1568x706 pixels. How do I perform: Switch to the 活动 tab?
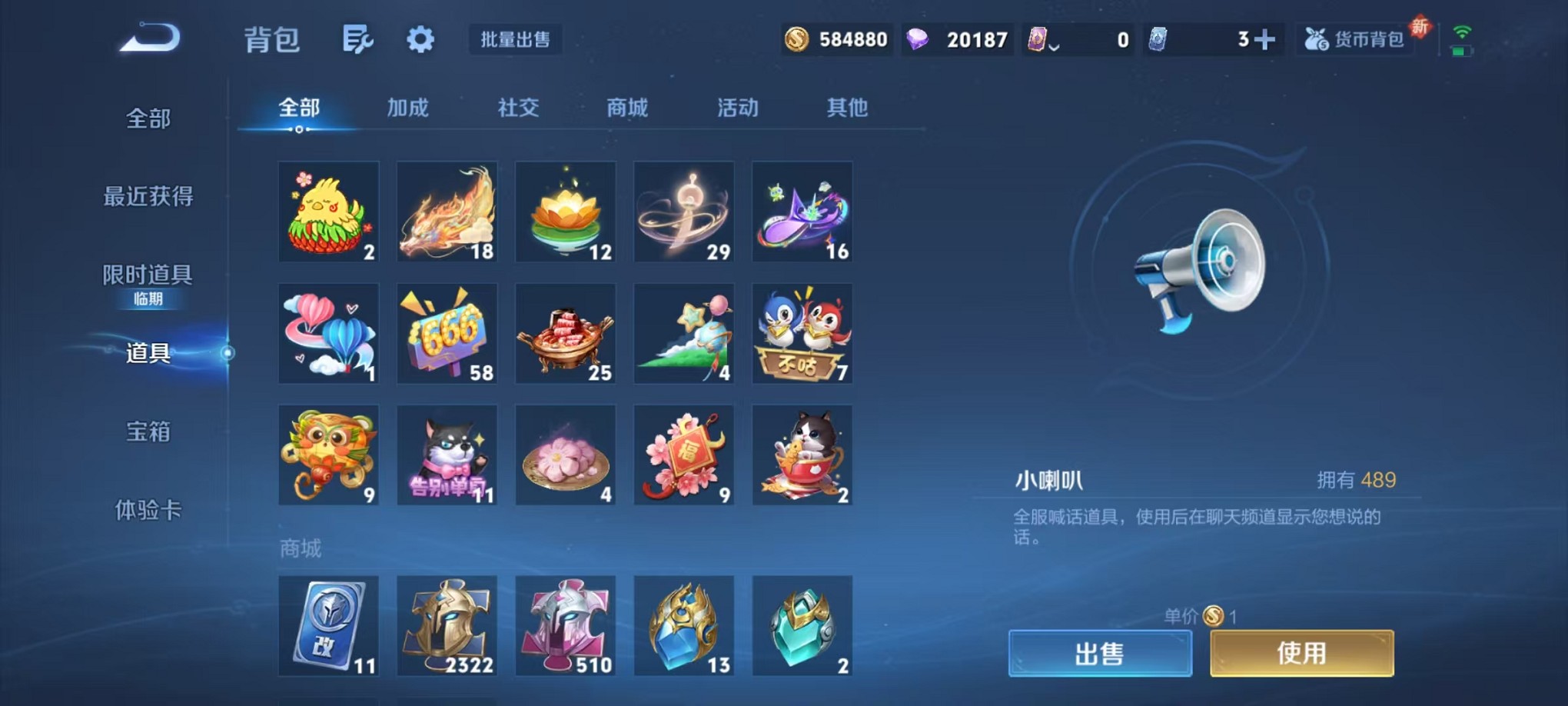(x=739, y=108)
